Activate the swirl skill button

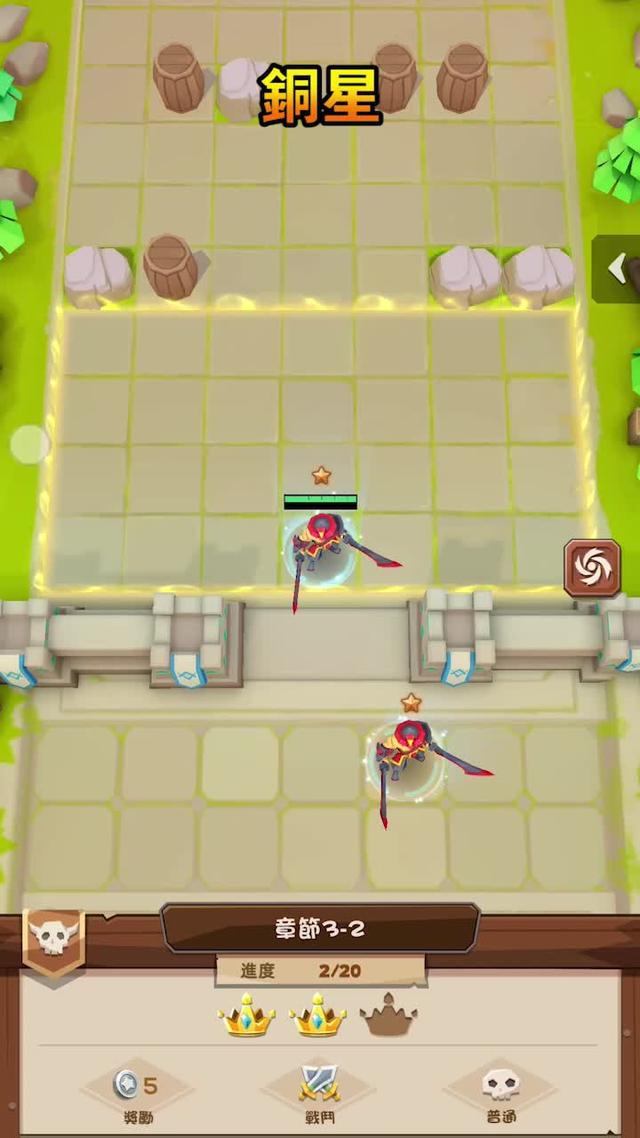(591, 568)
